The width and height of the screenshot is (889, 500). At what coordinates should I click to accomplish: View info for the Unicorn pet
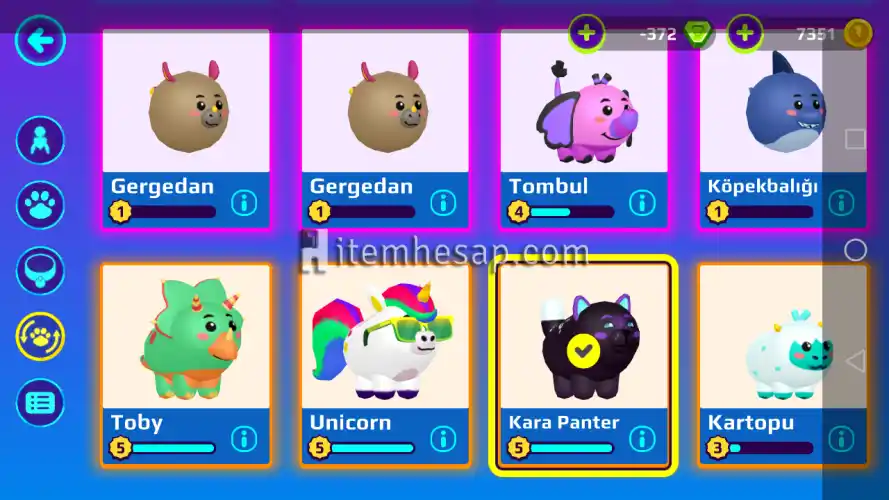pyautogui.click(x=444, y=439)
